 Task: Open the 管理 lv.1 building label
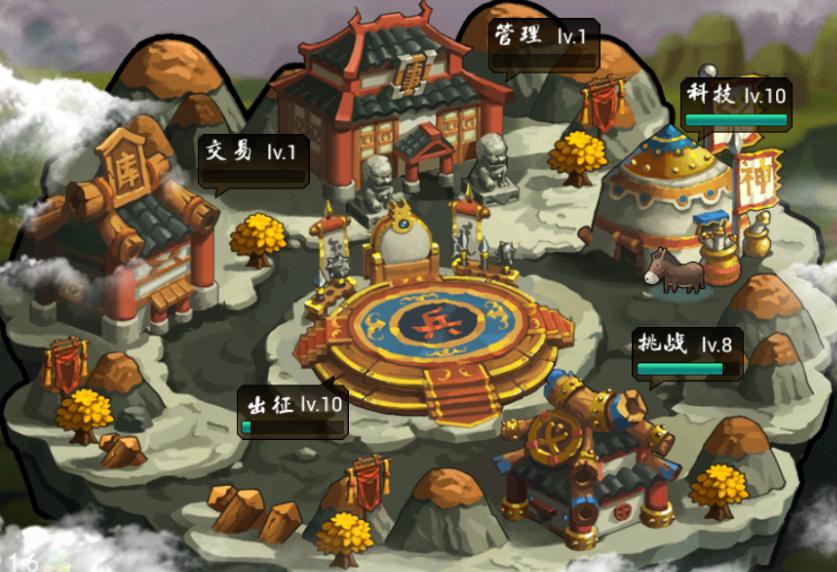pos(544,42)
